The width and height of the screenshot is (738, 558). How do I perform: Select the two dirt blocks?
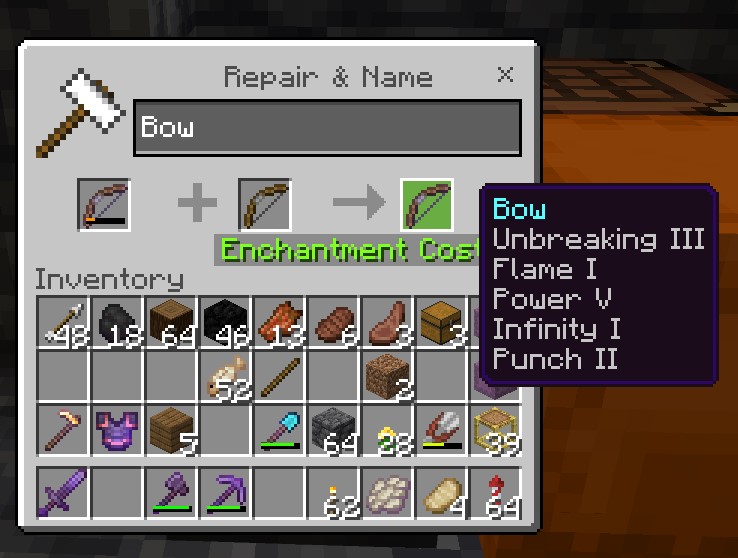tap(387, 377)
